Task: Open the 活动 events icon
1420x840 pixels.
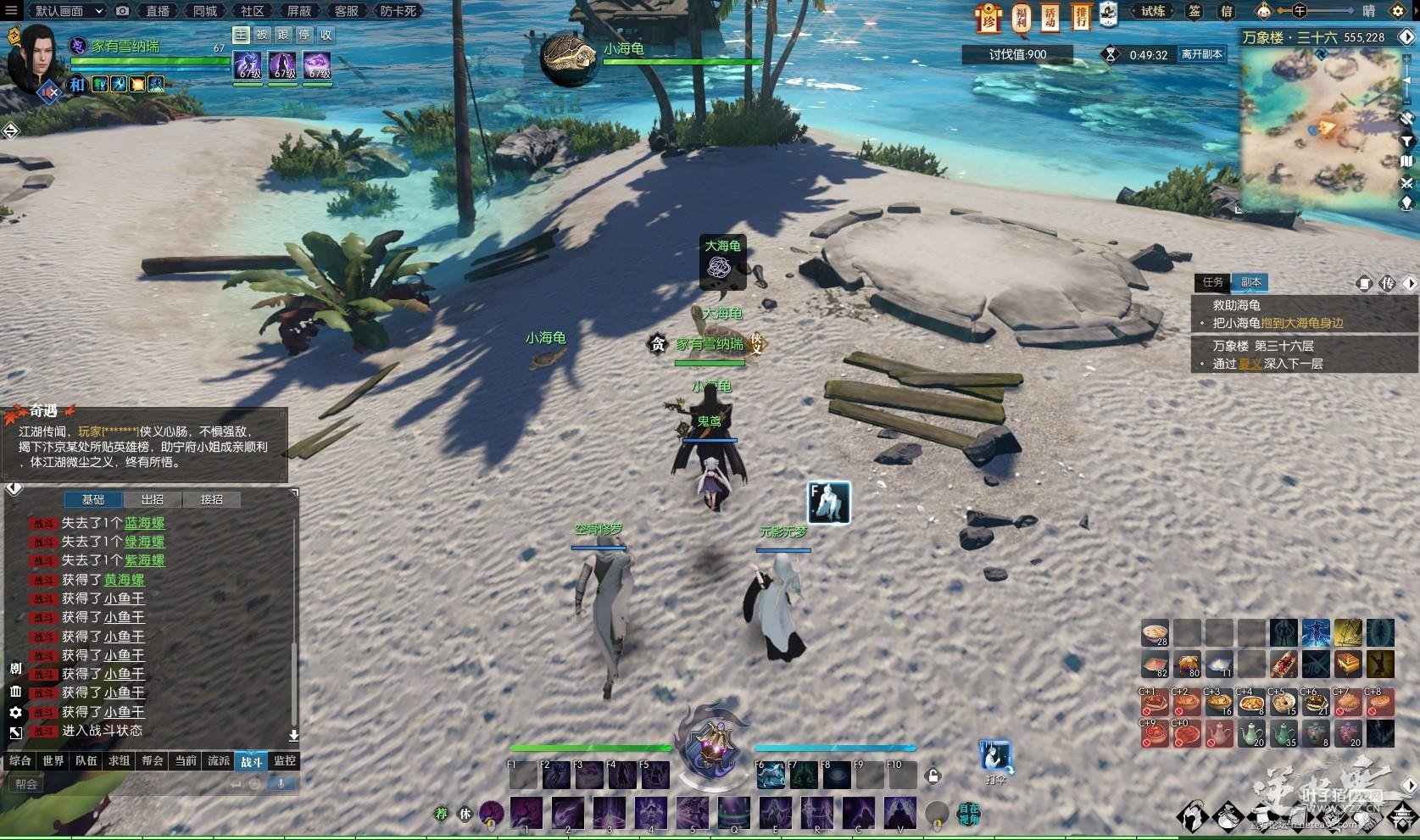Action: tap(1050, 16)
